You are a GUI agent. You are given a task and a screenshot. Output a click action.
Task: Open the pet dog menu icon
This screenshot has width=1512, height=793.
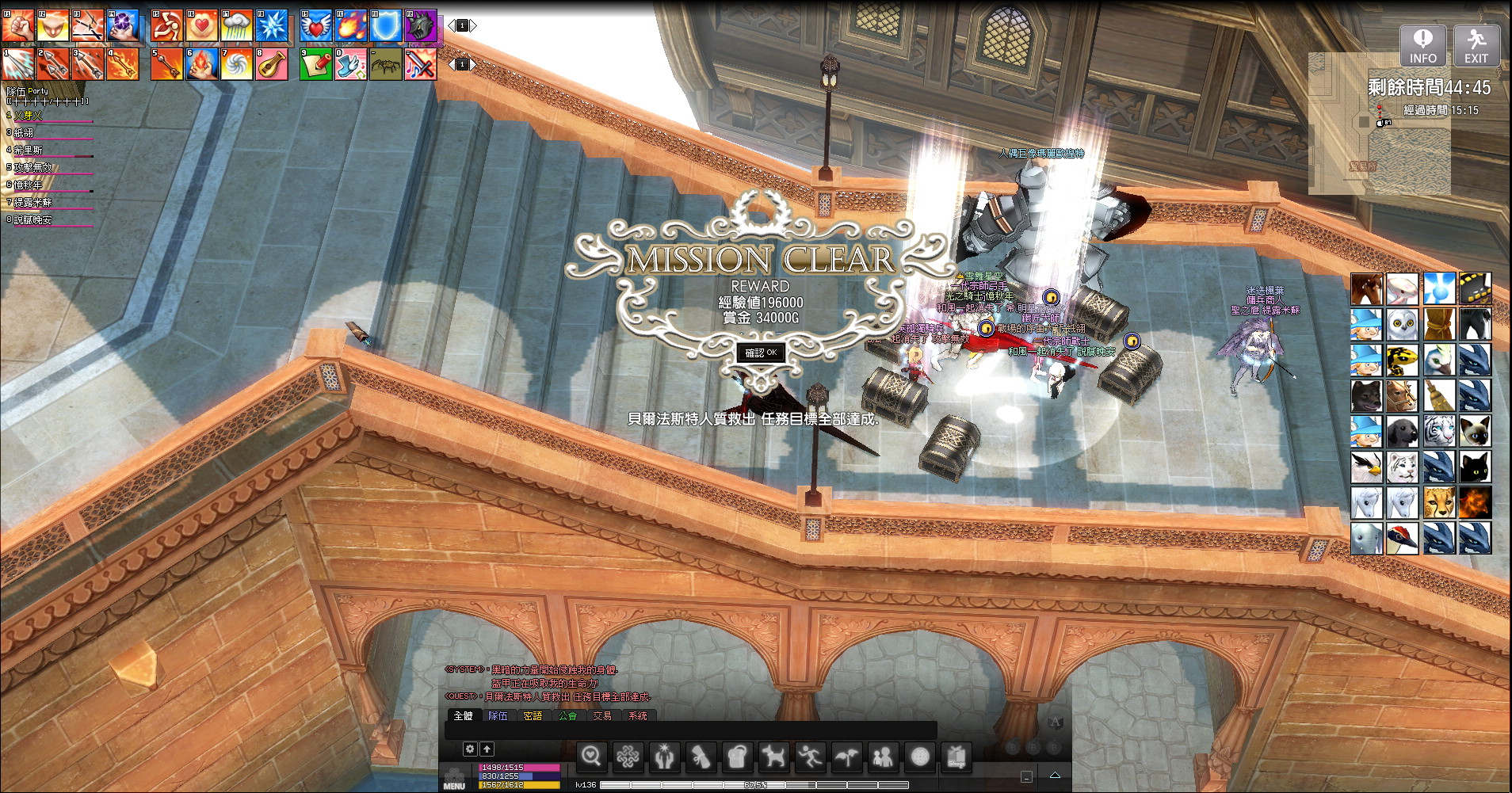[773, 757]
